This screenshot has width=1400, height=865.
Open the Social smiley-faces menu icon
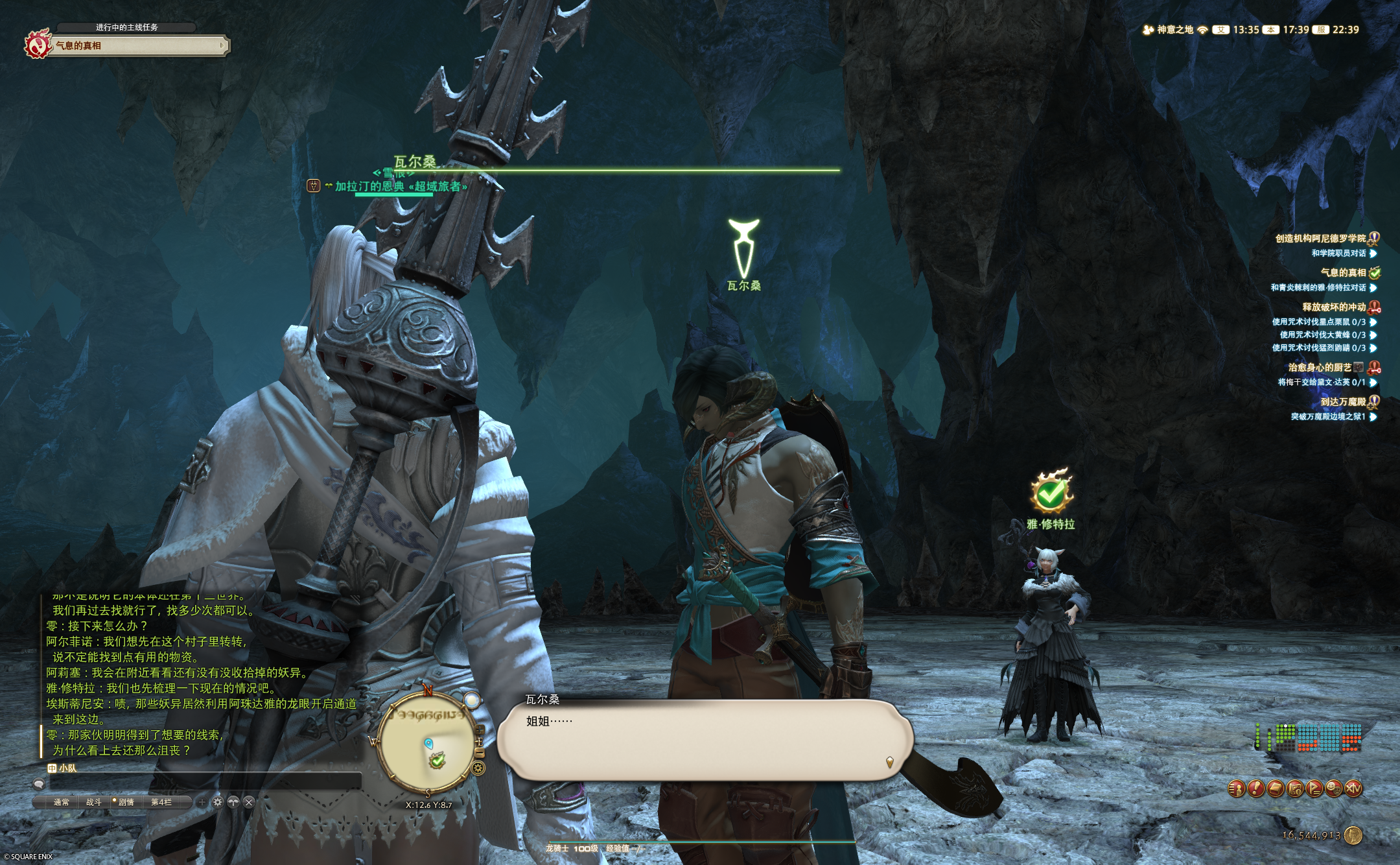pyautogui.click(x=1333, y=788)
